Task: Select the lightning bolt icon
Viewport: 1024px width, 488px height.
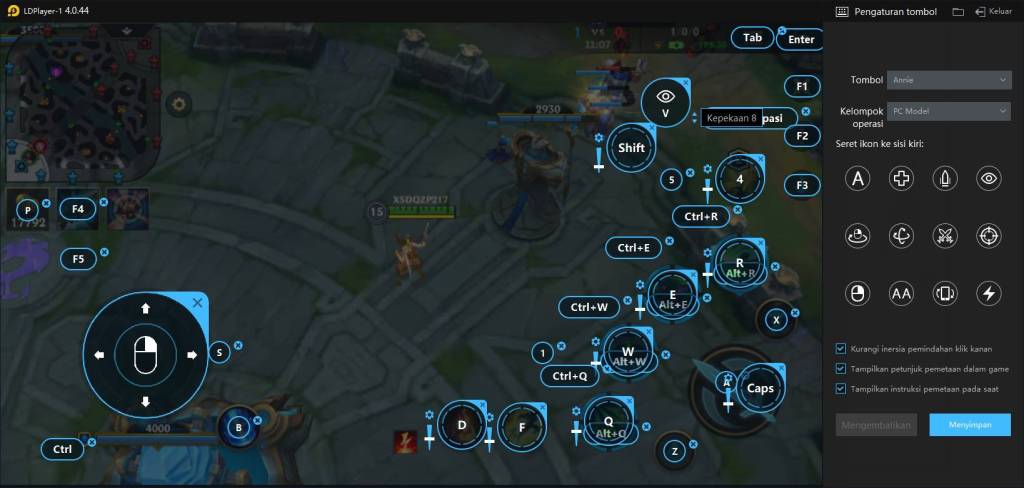Action: click(x=989, y=293)
